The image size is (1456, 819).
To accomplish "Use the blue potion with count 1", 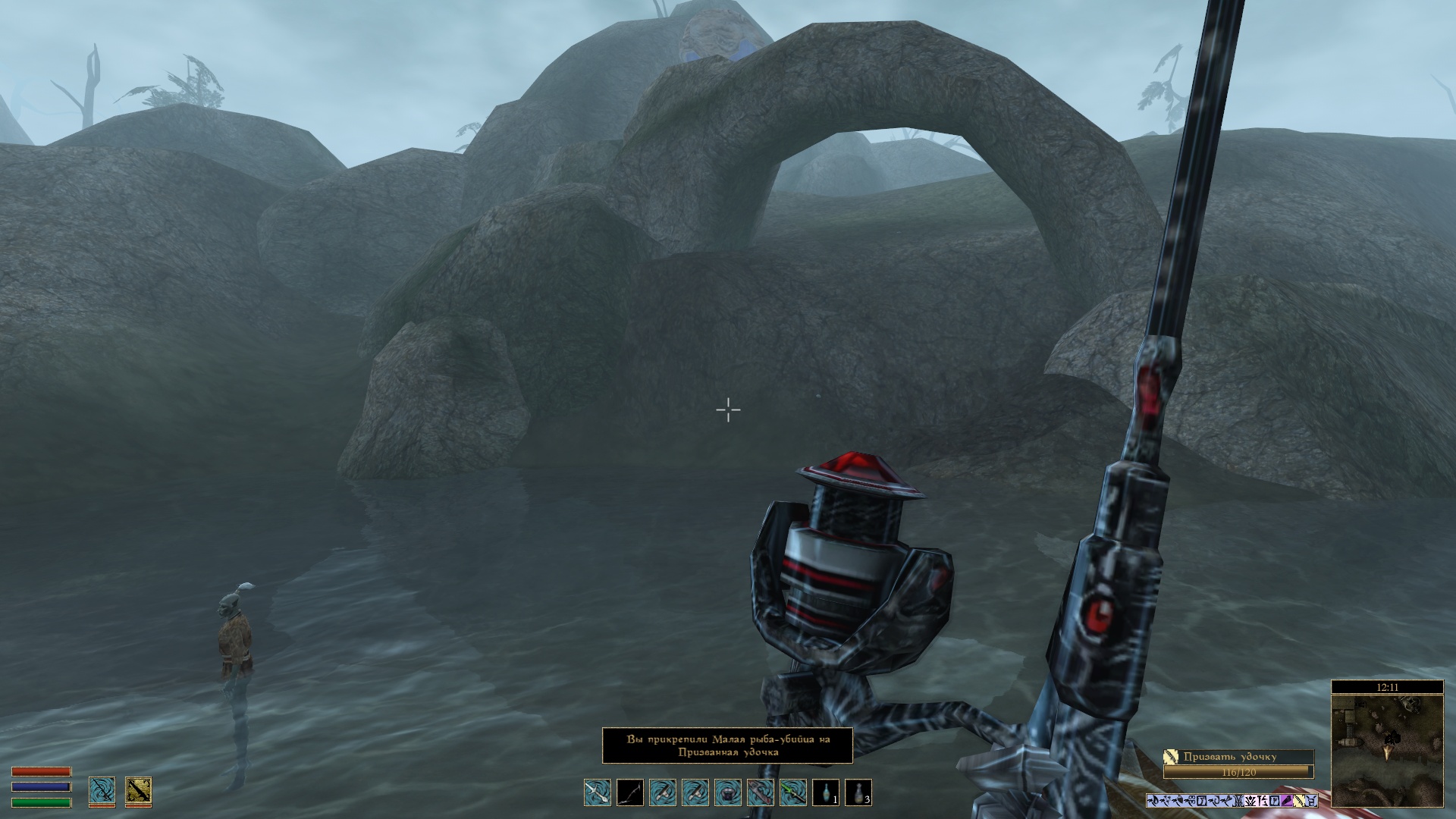I will 826,792.
